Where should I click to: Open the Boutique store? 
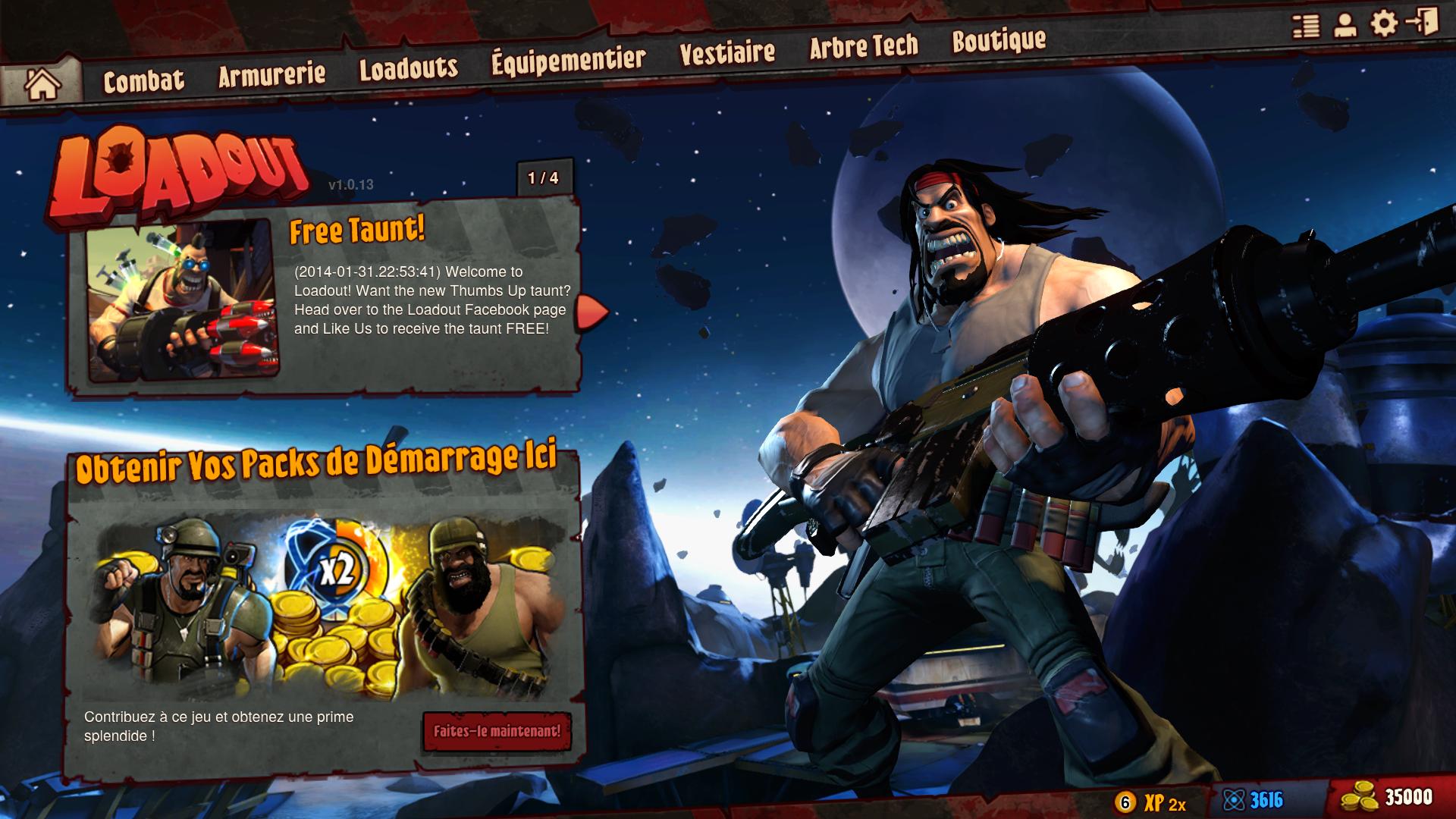click(999, 42)
